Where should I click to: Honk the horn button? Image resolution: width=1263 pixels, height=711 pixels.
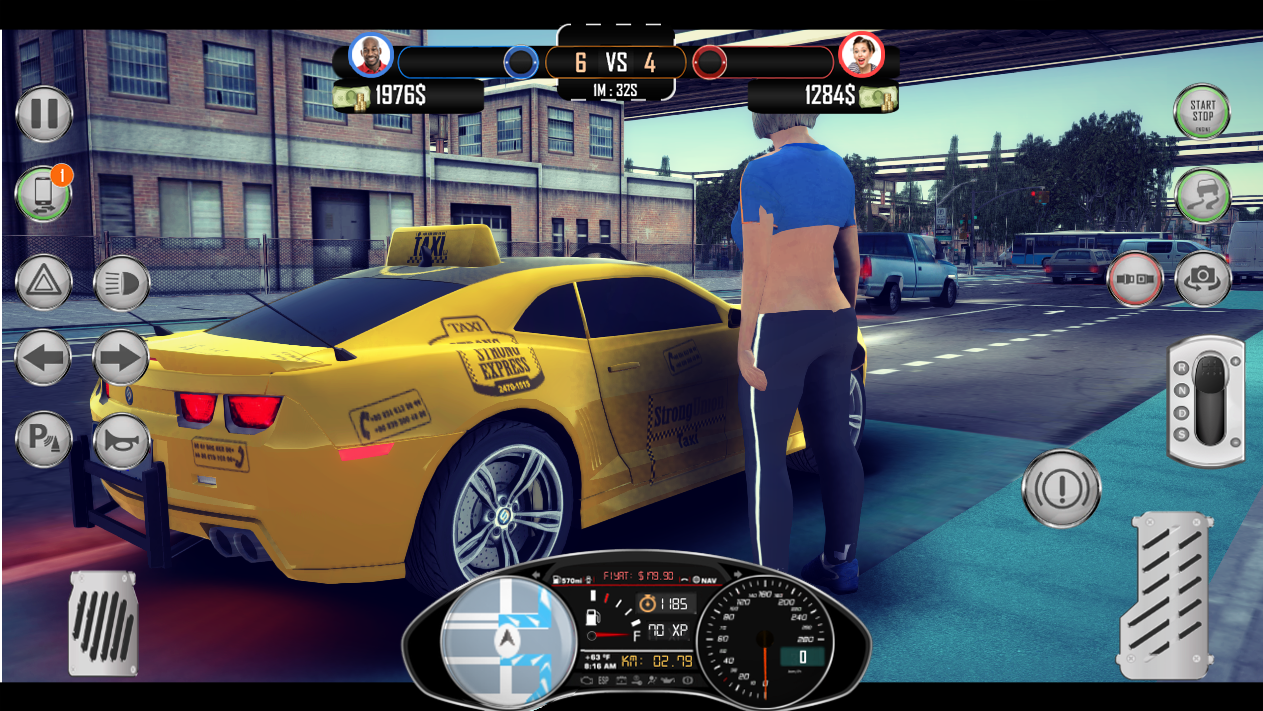[122, 440]
